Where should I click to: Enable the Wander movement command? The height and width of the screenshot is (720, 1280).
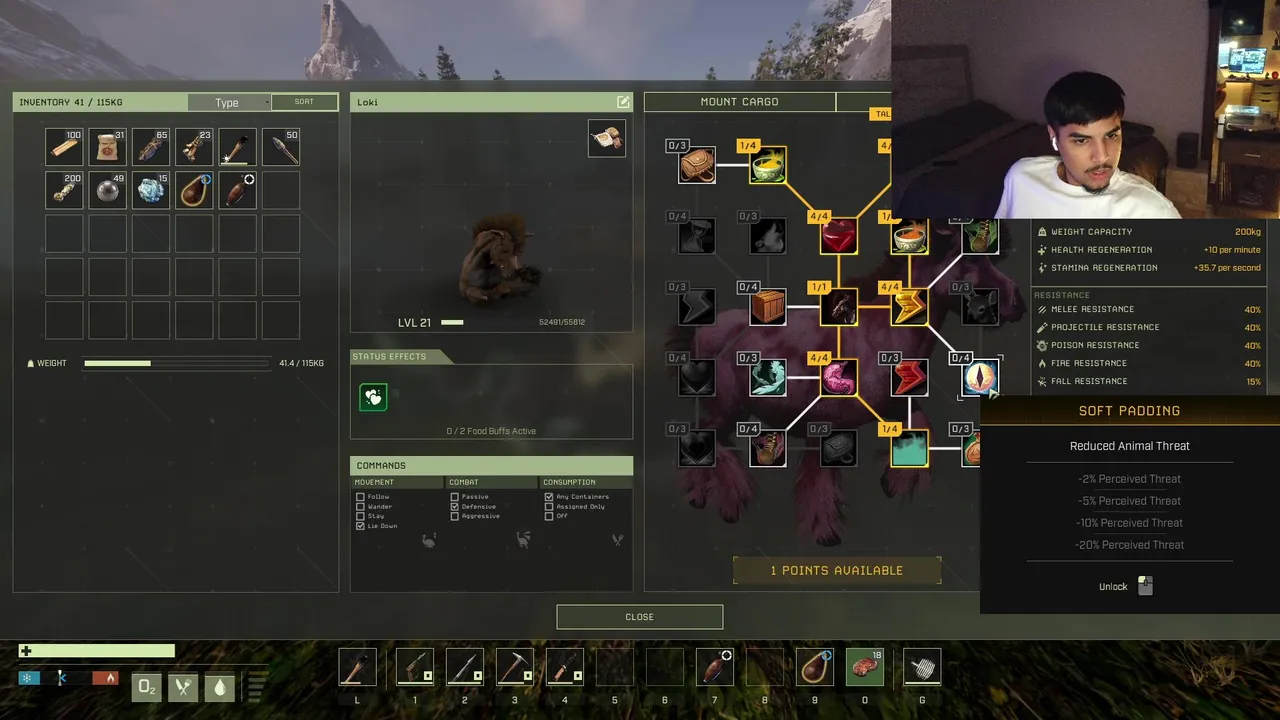pyautogui.click(x=360, y=507)
